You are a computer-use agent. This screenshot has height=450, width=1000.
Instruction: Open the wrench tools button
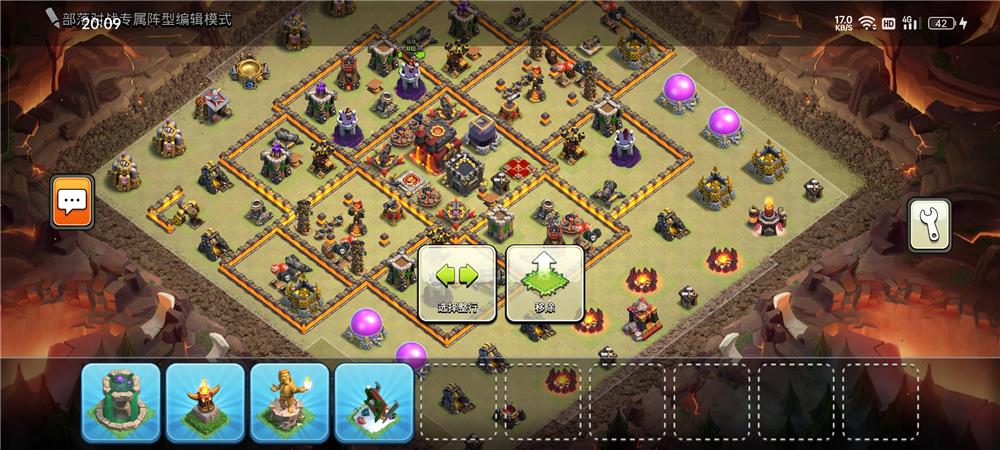pyautogui.click(x=929, y=225)
